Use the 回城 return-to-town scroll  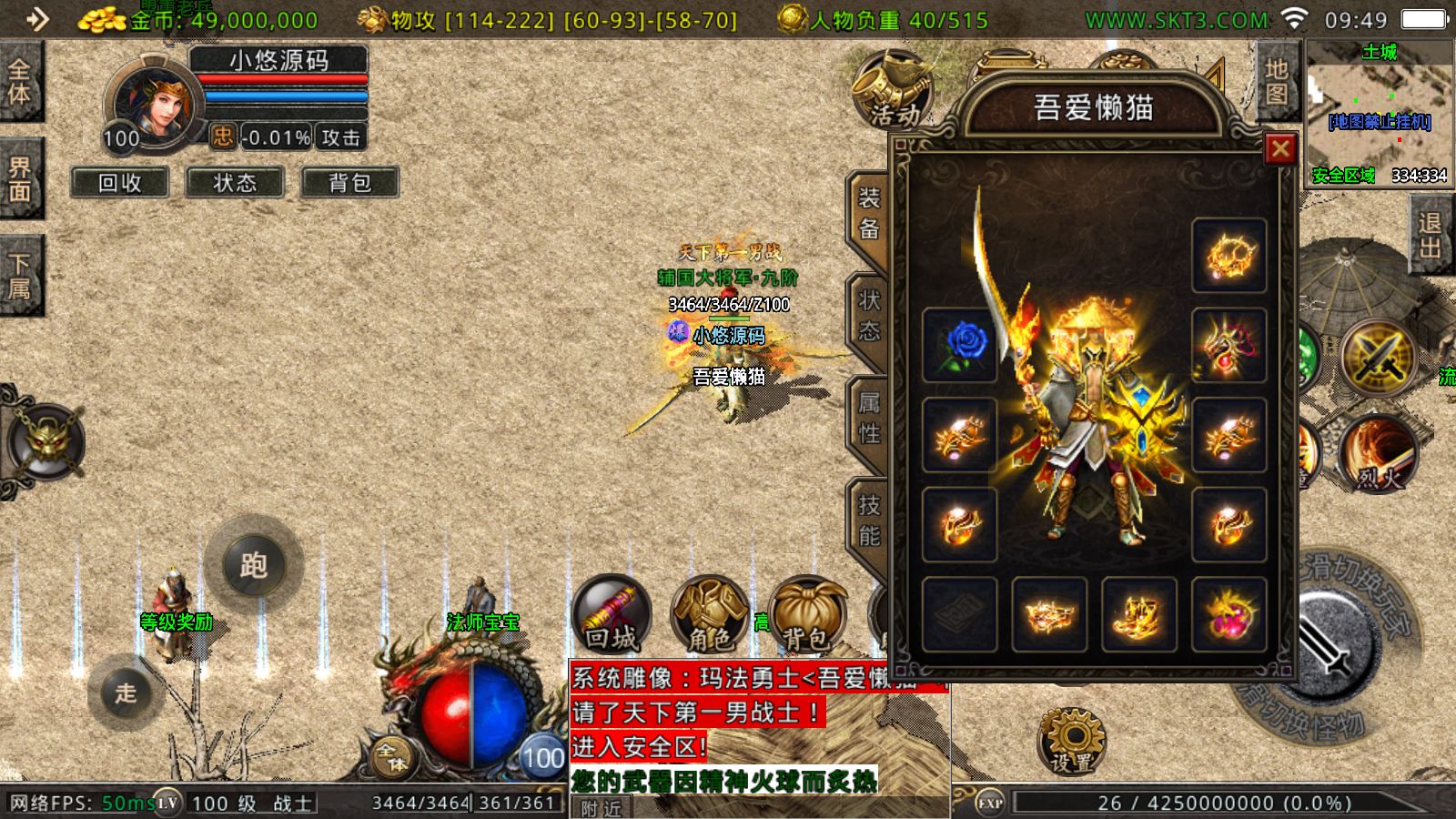pyautogui.click(x=612, y=613)
